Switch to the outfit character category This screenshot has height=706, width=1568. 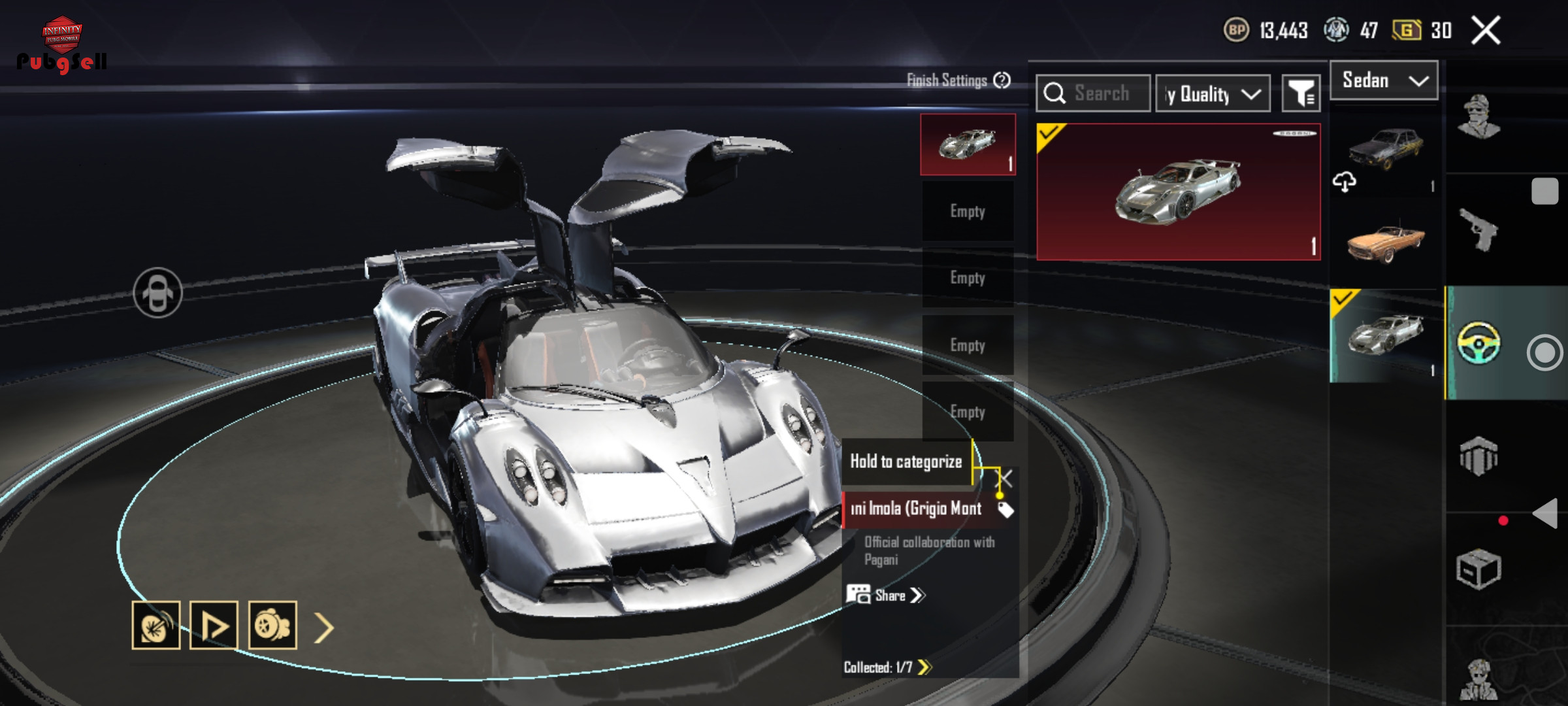coord(1478,118)
